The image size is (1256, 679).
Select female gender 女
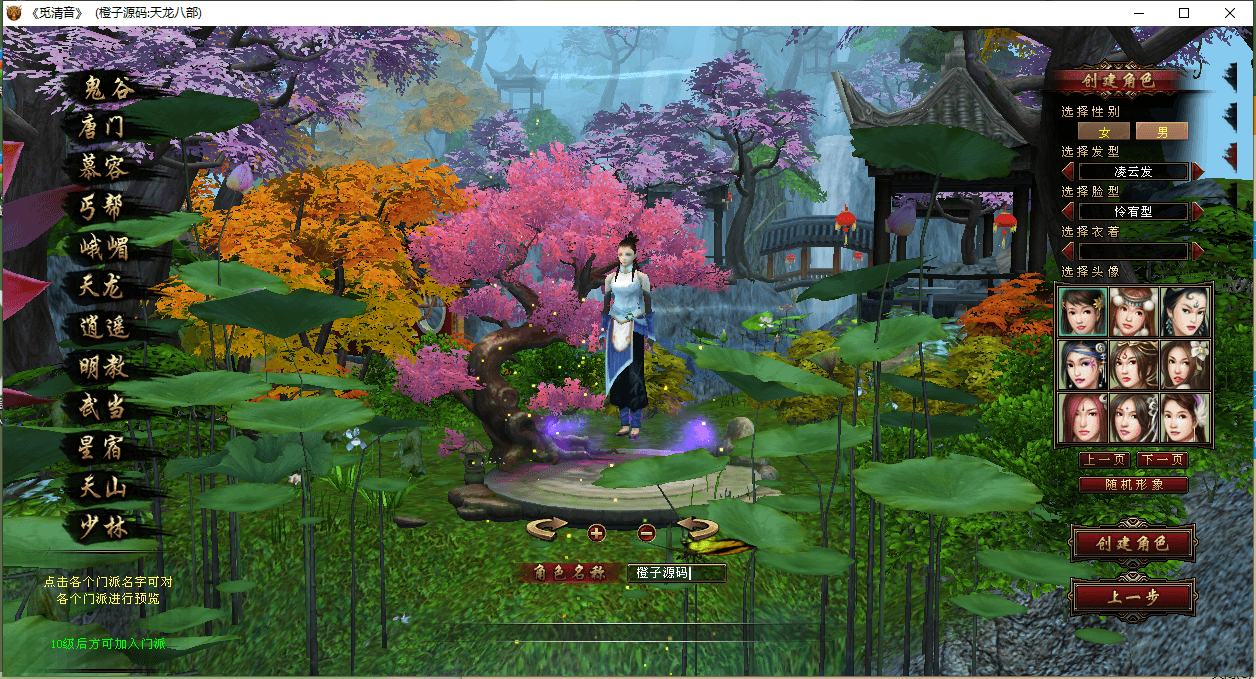coord(1104,132)
